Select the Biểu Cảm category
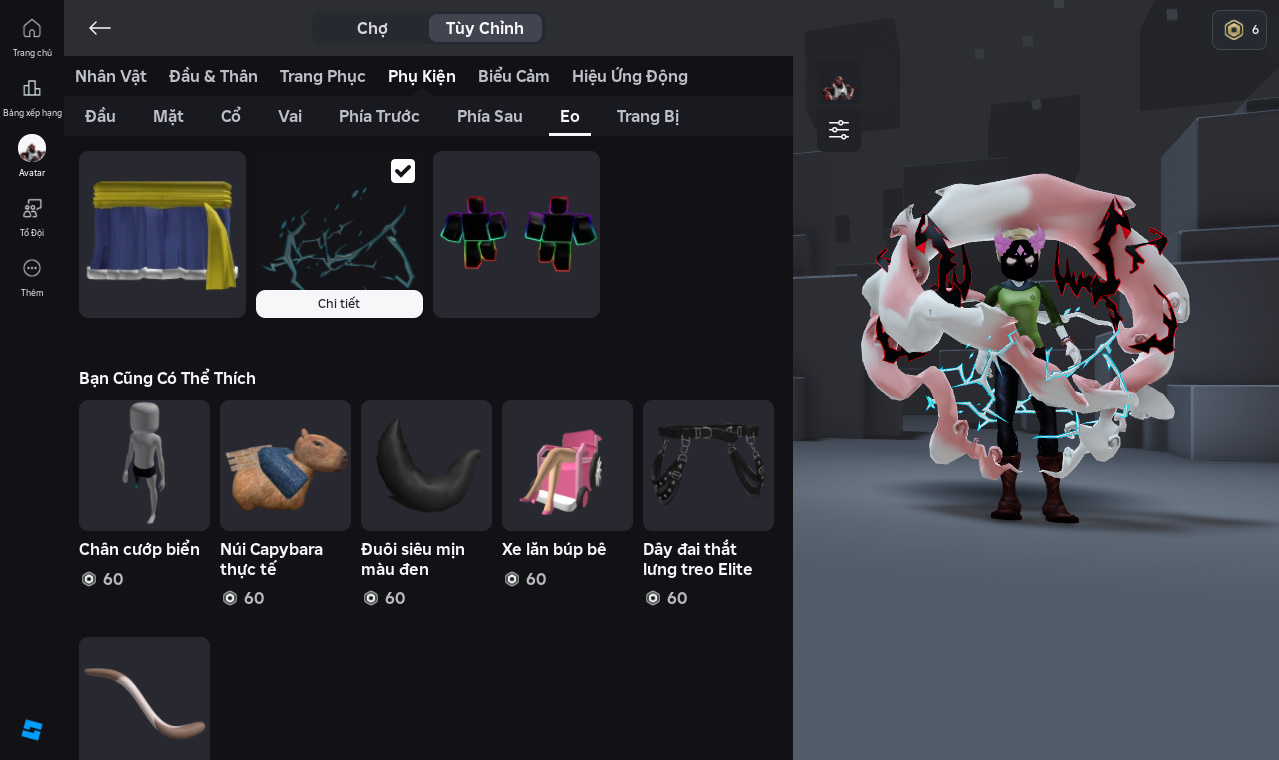 (513, 76)
